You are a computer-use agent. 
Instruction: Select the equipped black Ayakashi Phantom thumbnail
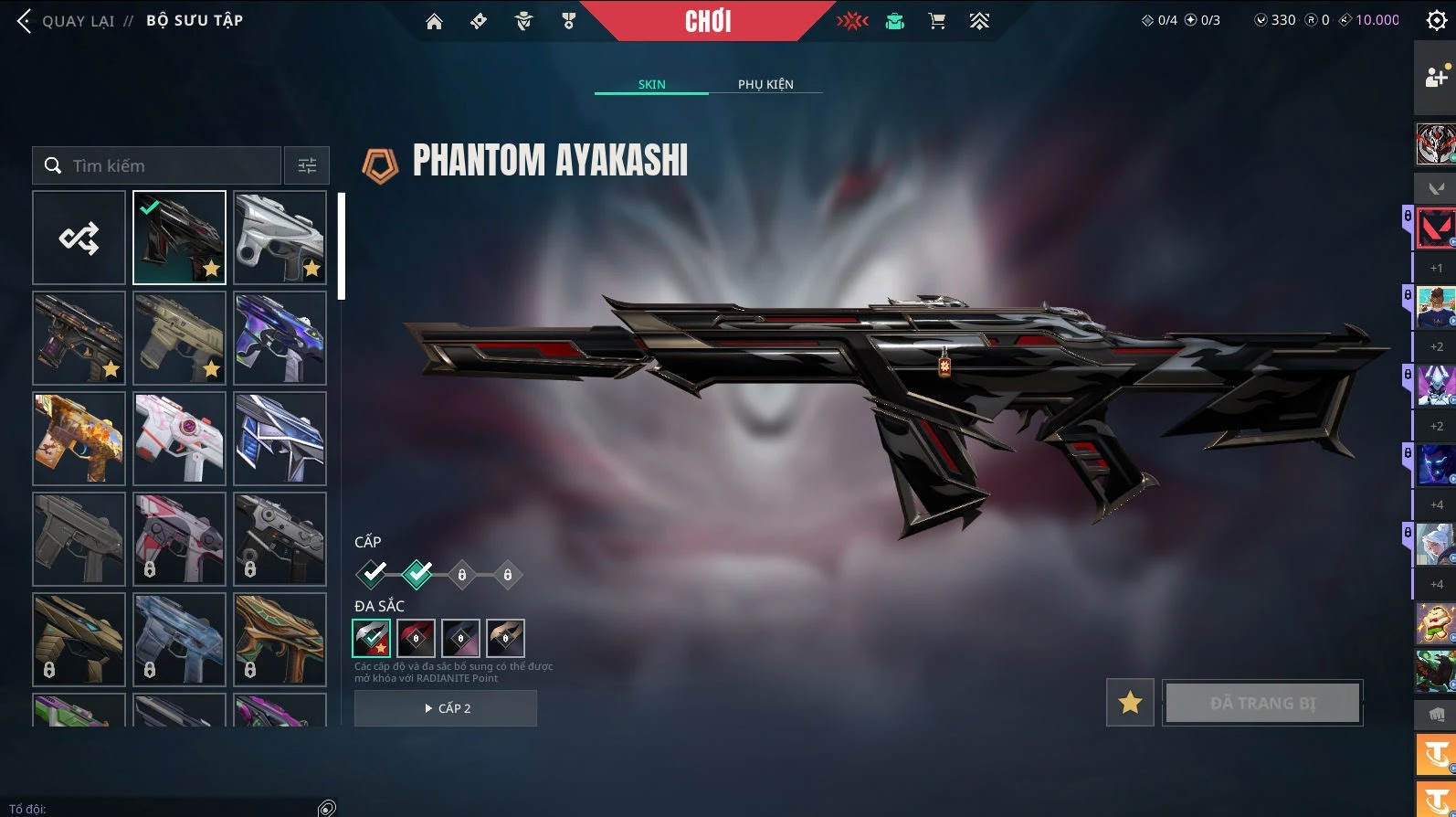coord(179,238)
